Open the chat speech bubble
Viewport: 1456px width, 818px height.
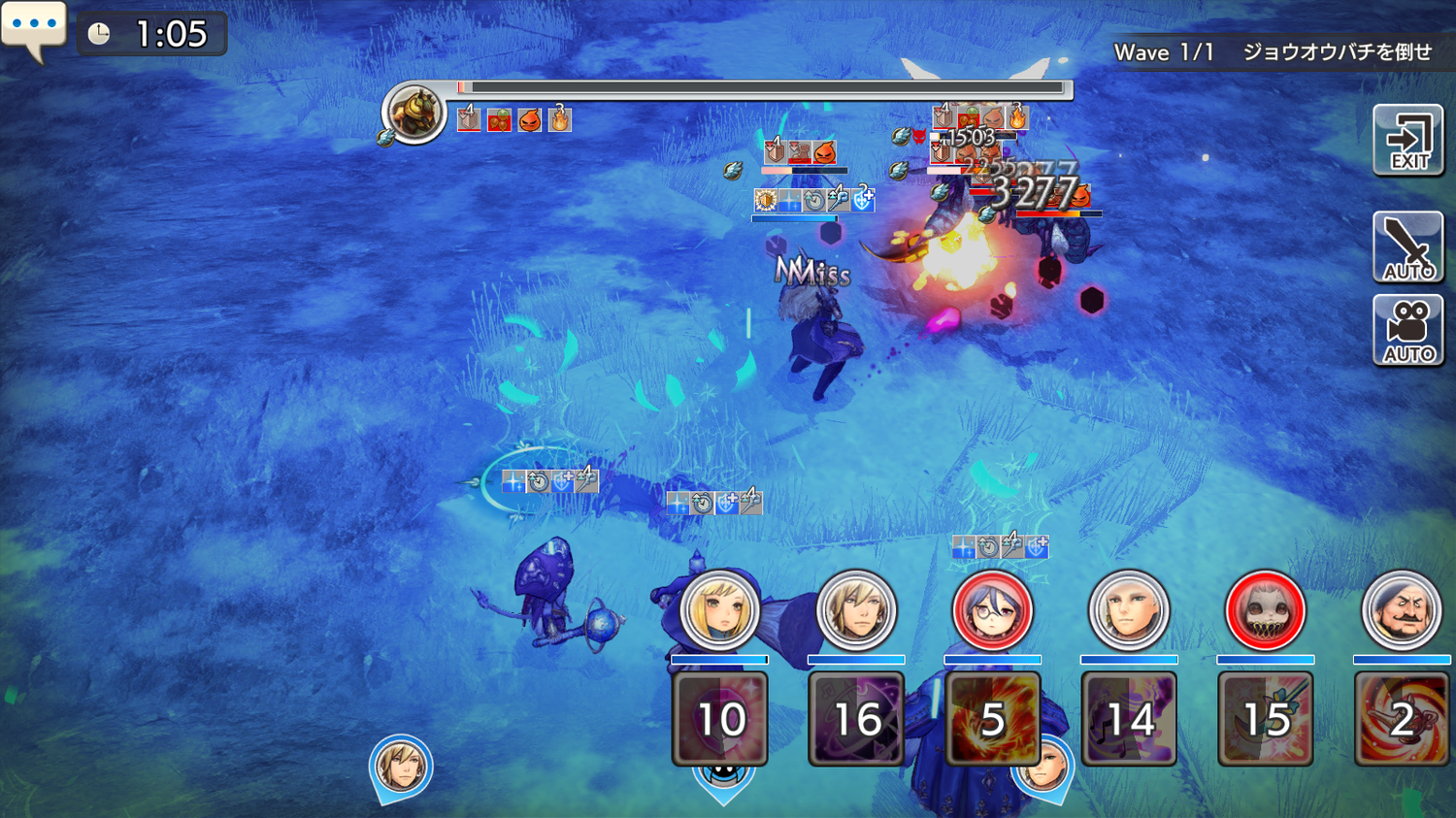click(x=33, y=28)
